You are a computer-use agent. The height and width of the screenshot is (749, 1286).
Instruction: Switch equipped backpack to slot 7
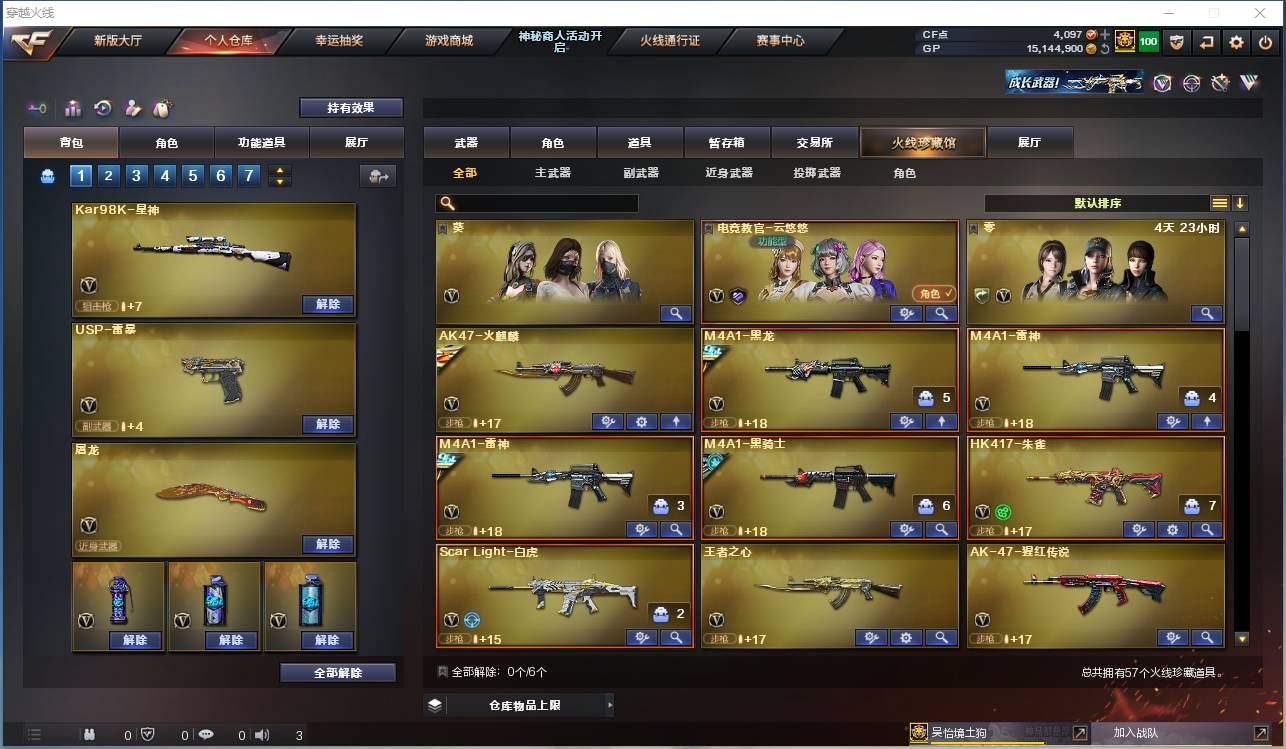click(x=248, y=175)
